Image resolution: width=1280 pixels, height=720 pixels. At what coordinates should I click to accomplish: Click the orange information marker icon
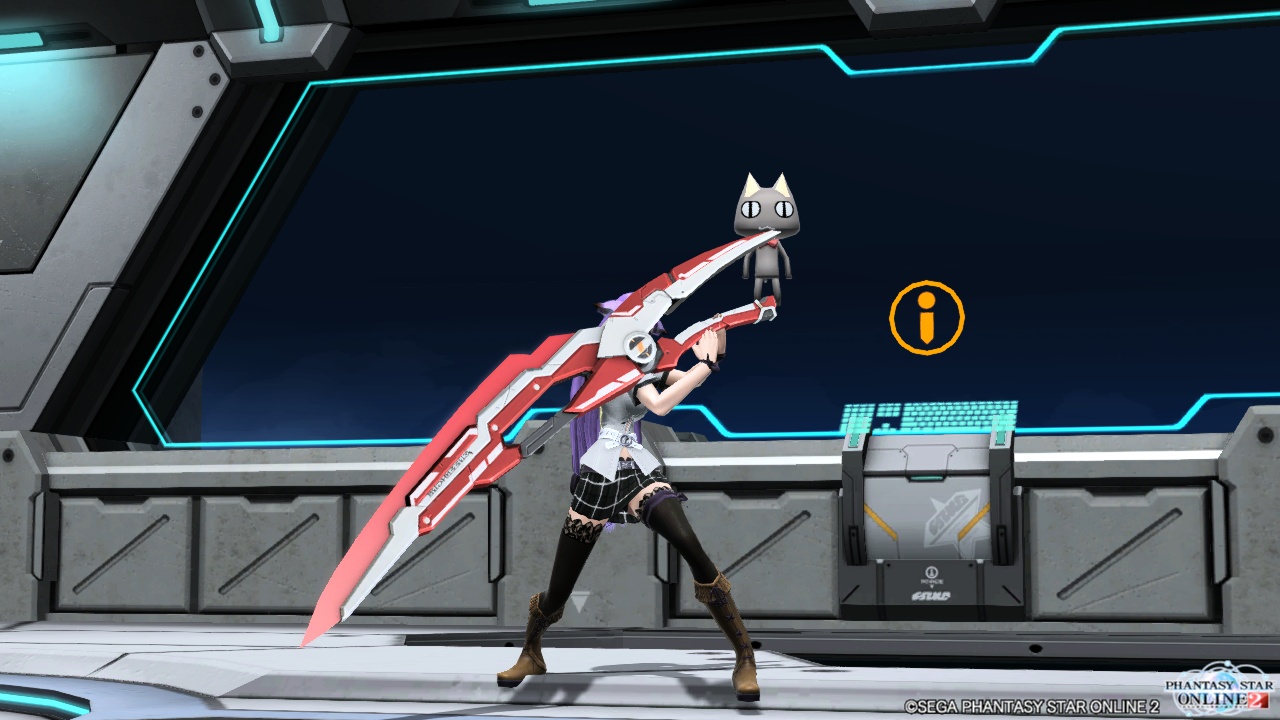(x=926, y=317)
